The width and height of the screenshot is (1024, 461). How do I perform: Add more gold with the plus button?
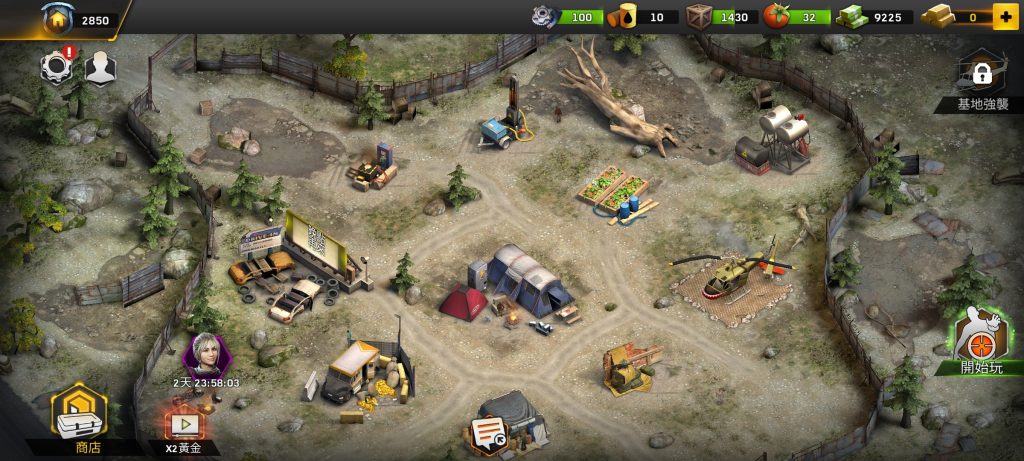pos(1004,17)
